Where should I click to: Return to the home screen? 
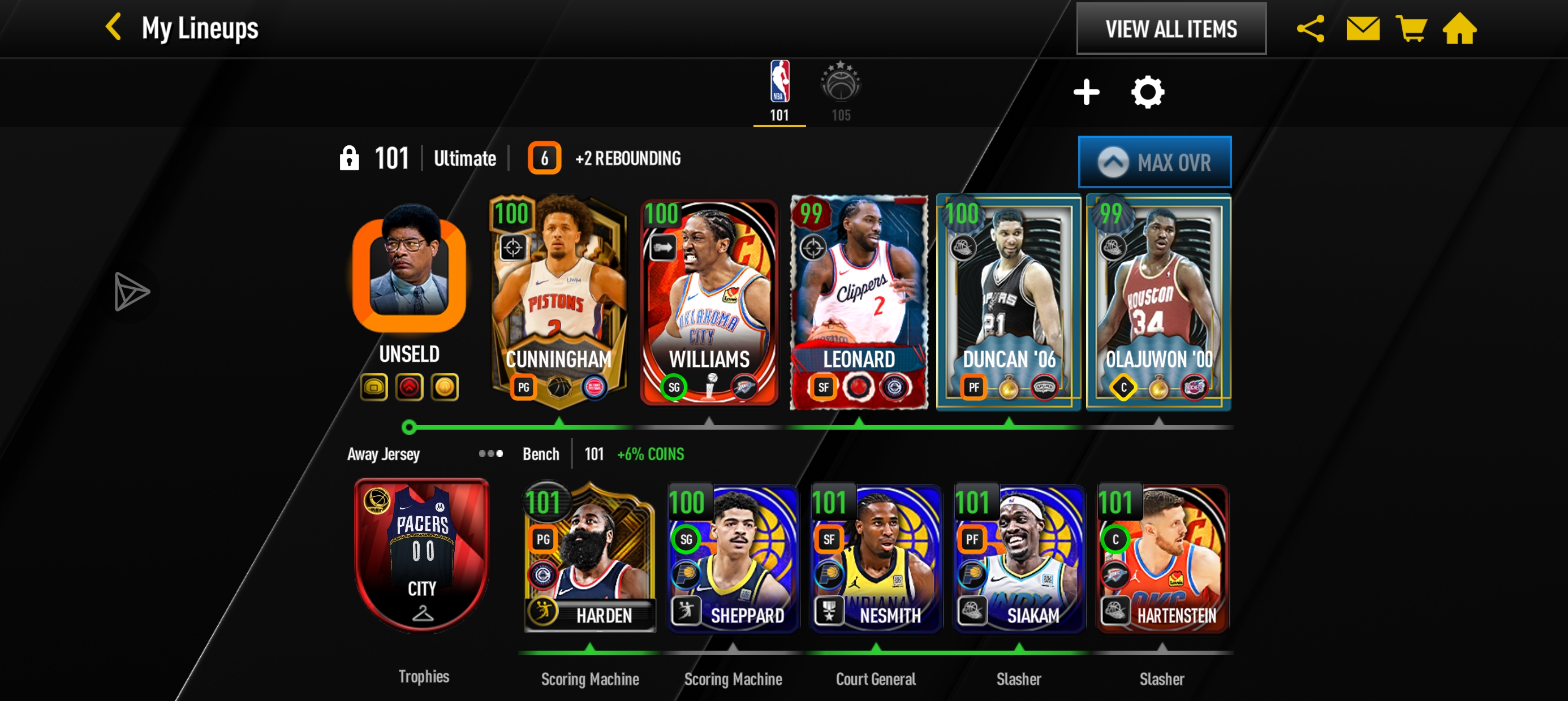tap(1459, 29)
